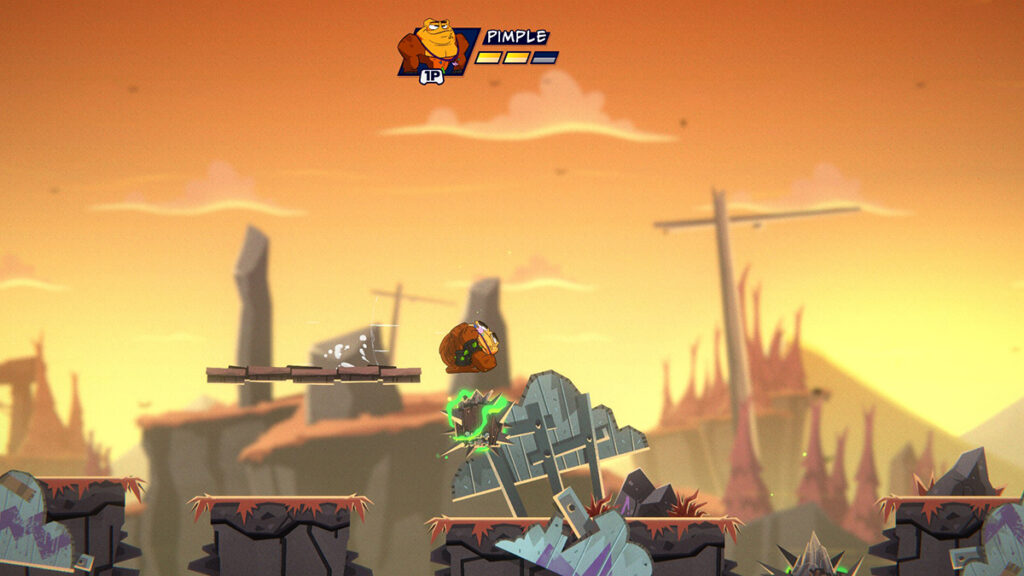
Task: Click Pimple's character portrait
Action: 435,47
